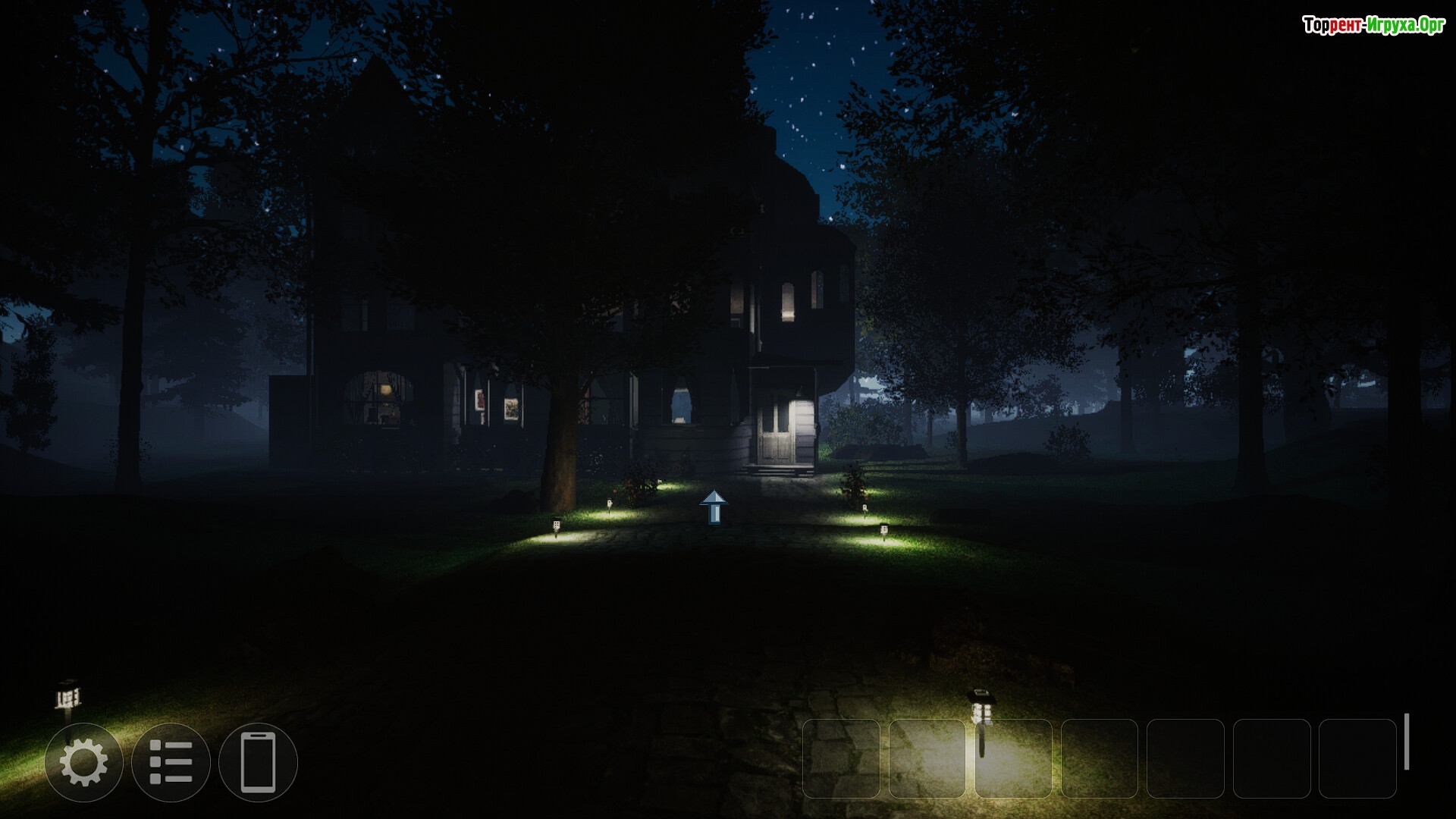Open the gear settings menu
1456x819 pixels.
[83, 762]
